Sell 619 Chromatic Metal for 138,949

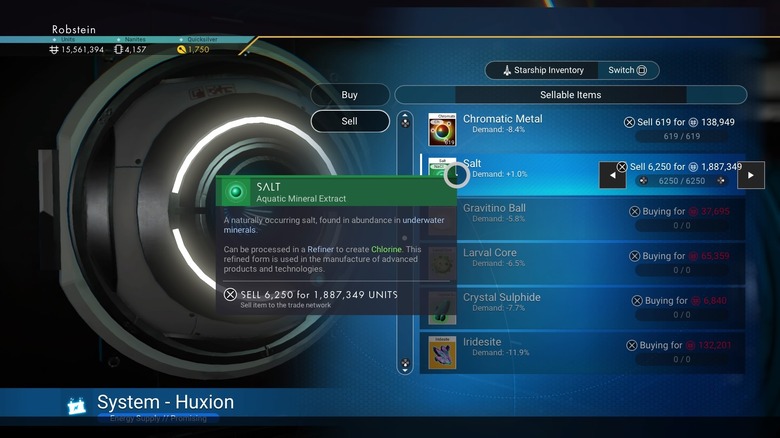(679, 122)
